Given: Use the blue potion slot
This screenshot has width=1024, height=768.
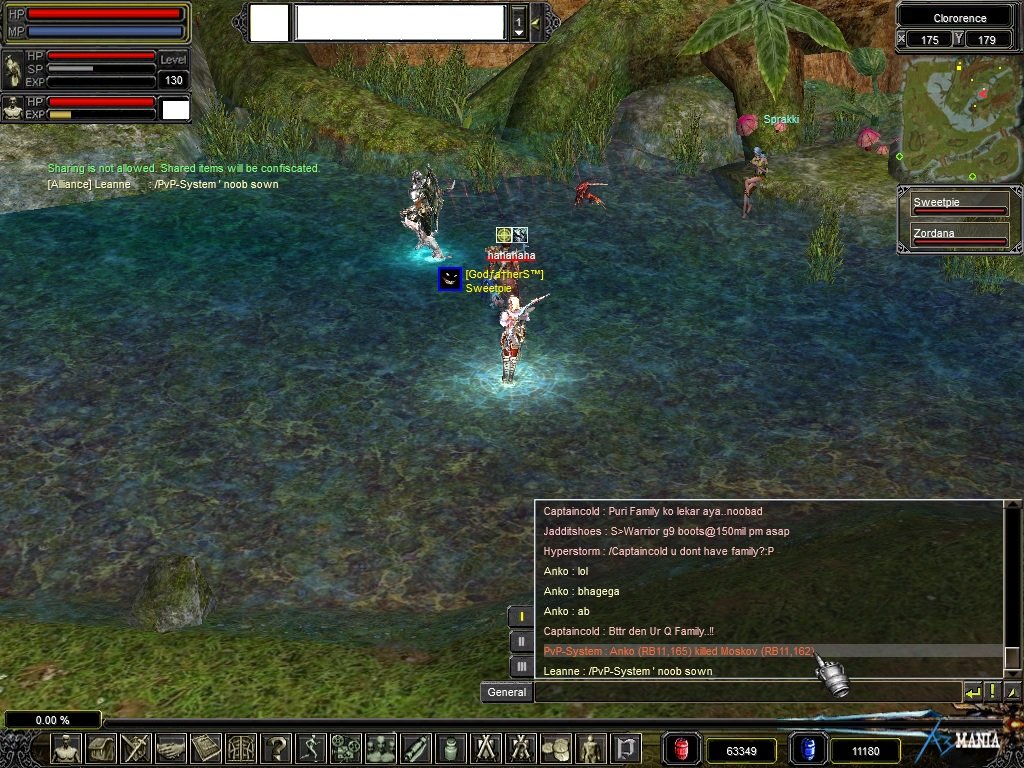Looking at the screenshot, I should (x=809, y=749).
